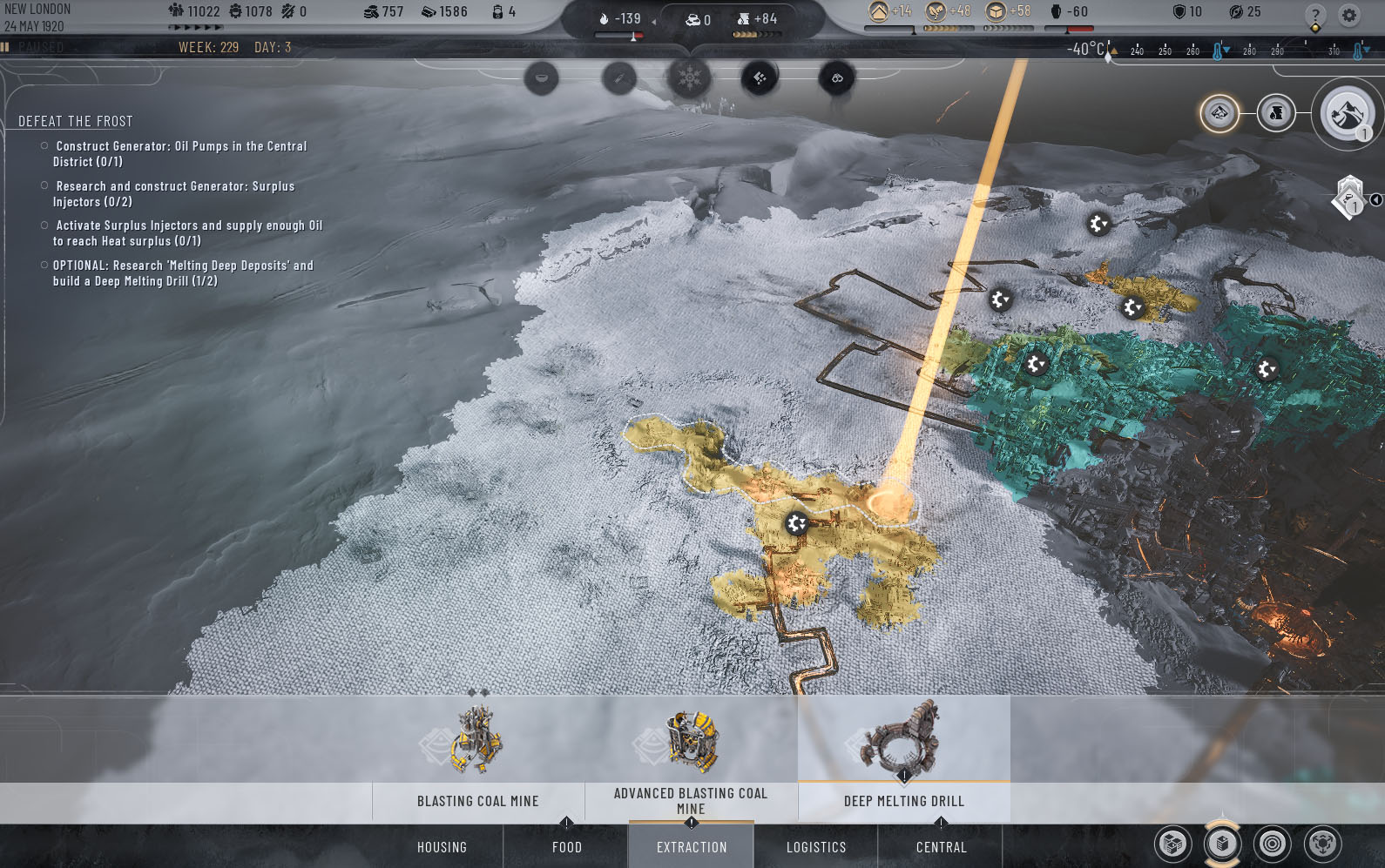The width and height of the screenshot is (1385, 868).
Task: Activate the highlighted build buildings icon
Action: tap(1222, 844)
